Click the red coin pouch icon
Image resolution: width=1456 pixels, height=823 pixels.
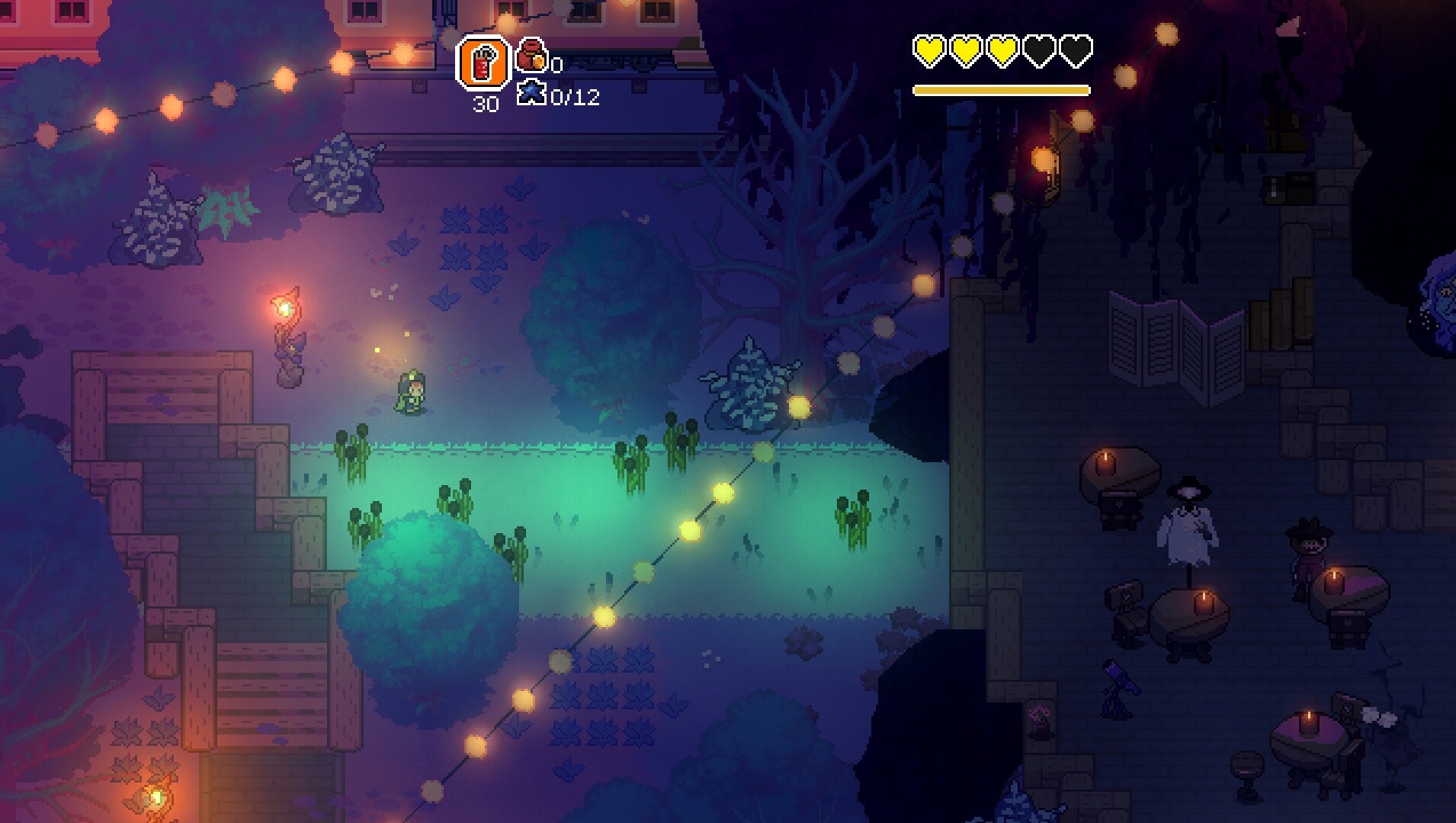click(531, 55)
